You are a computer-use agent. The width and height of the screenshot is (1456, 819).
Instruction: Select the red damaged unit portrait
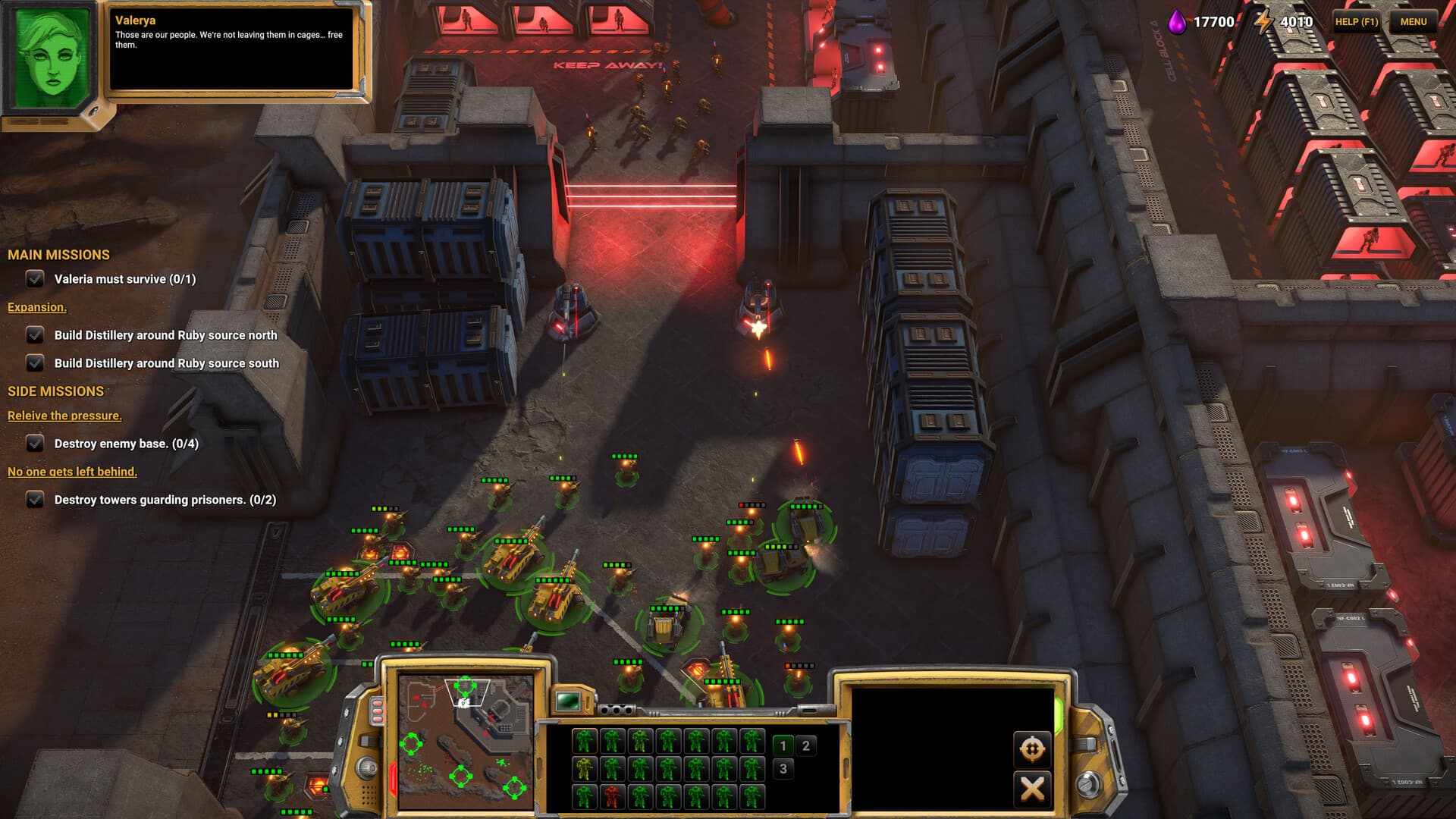[612, 796]
